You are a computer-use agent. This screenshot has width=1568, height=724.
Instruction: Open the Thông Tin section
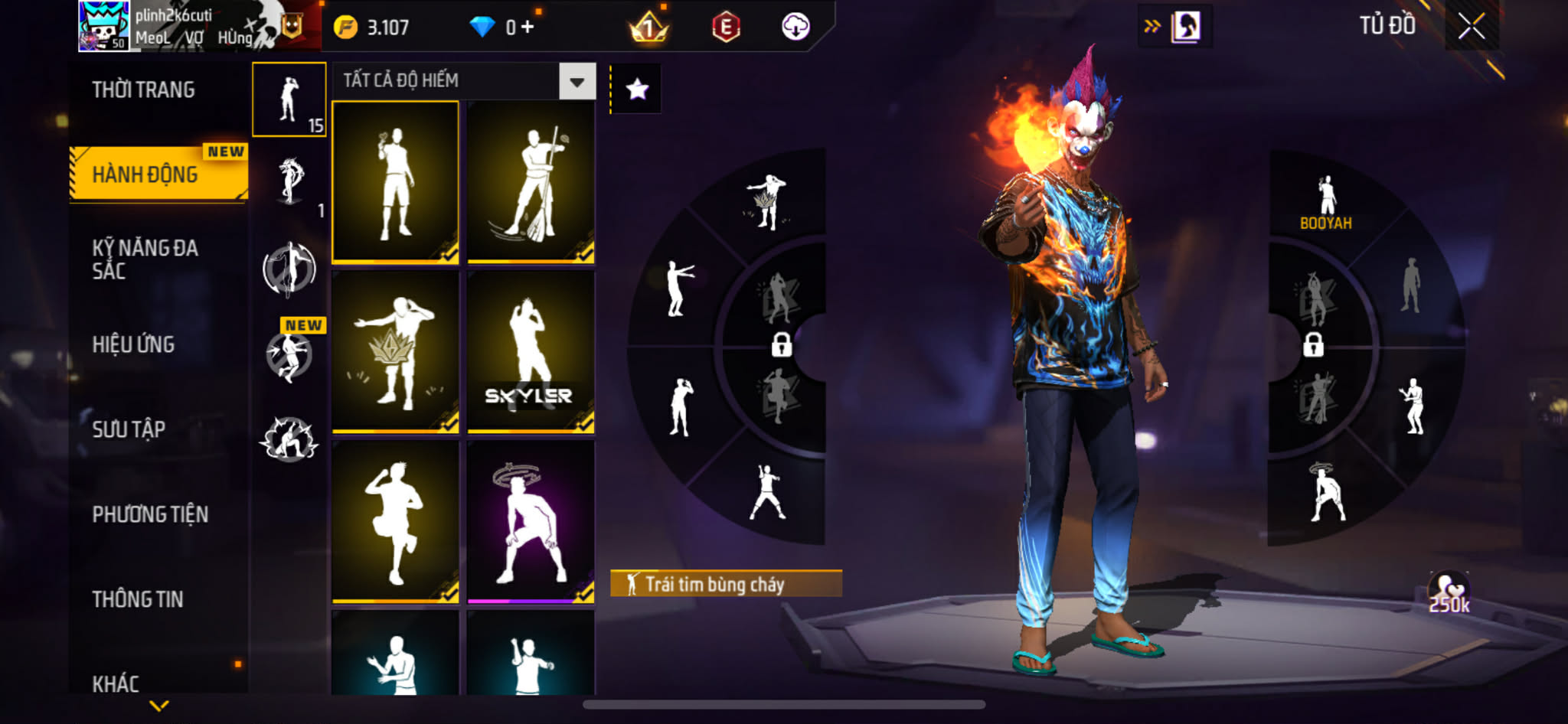click(138, 599)
